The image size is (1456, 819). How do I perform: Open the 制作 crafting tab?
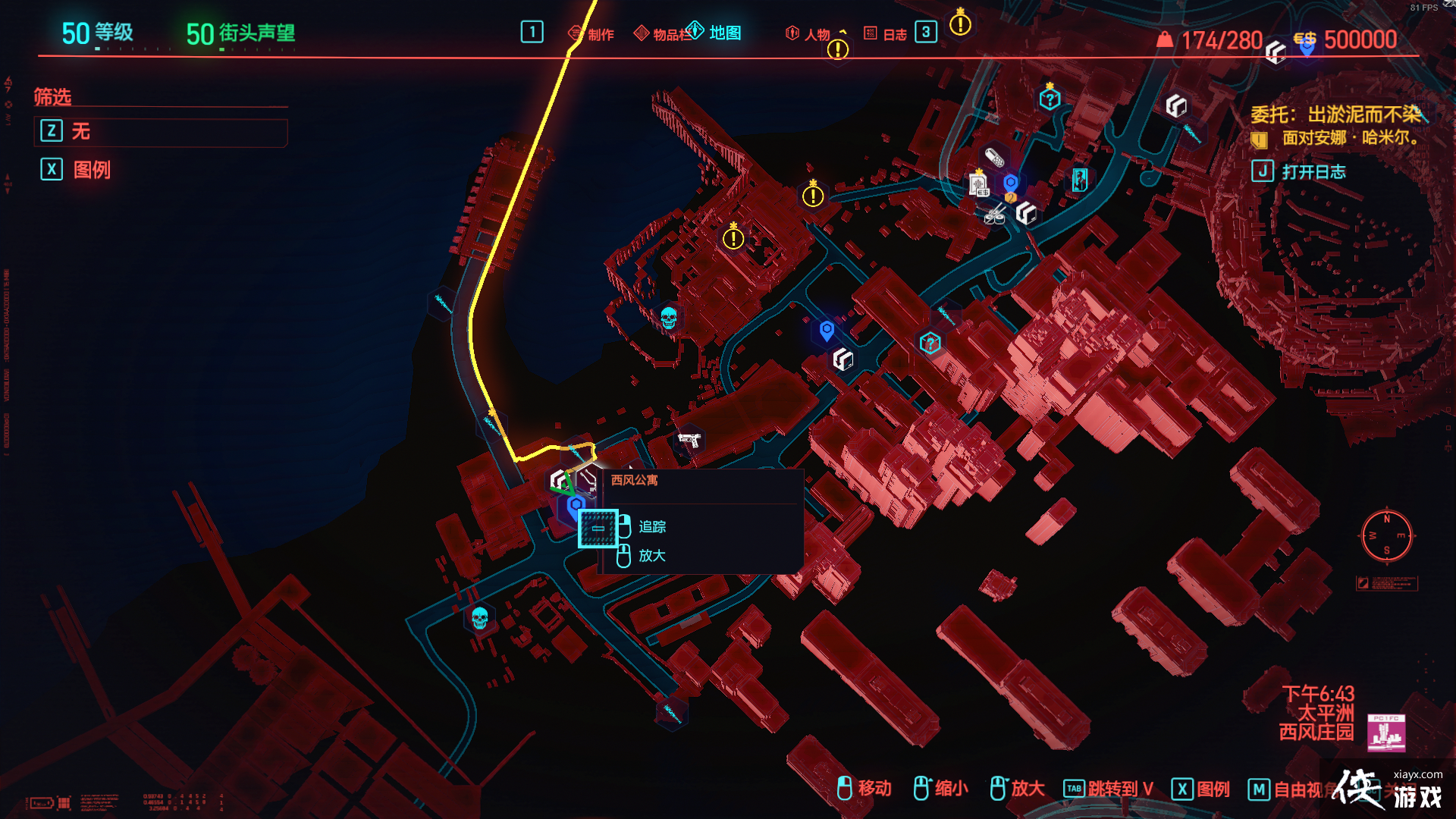tap(591, 34)
